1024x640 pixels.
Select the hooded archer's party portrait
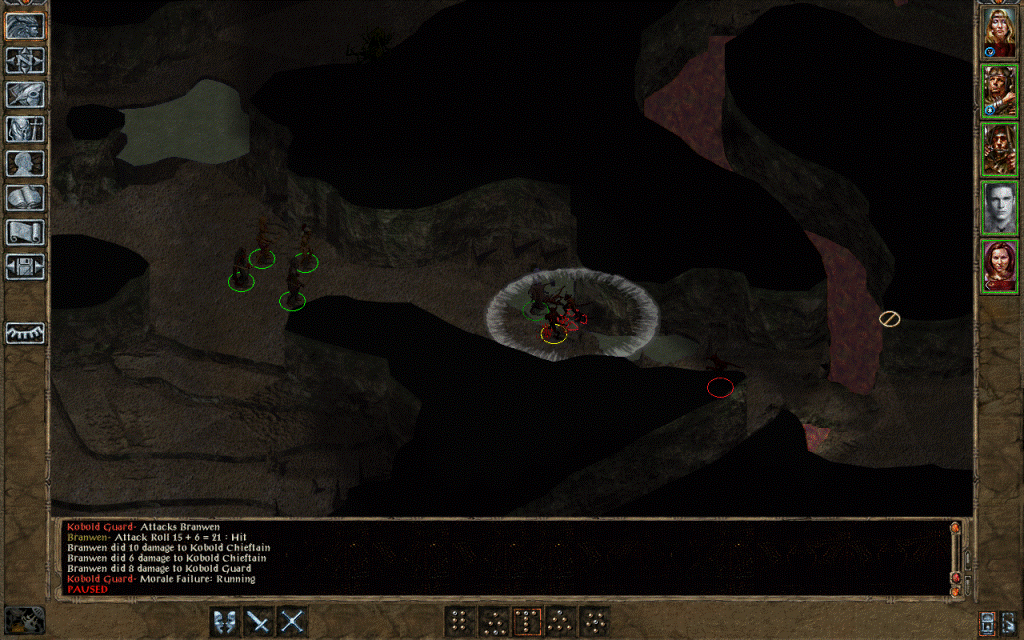tap(999, 150)
